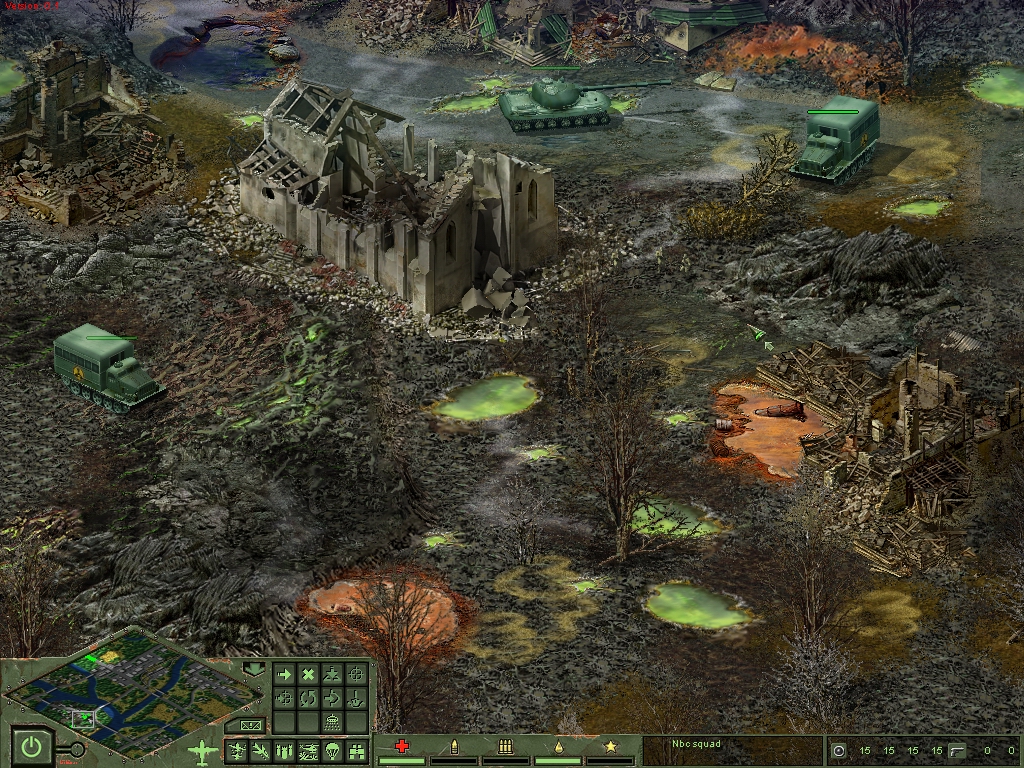Screen dimensions: 1024x768
Task: Order the binoculars reconnaissance flight
Action: 356,751
